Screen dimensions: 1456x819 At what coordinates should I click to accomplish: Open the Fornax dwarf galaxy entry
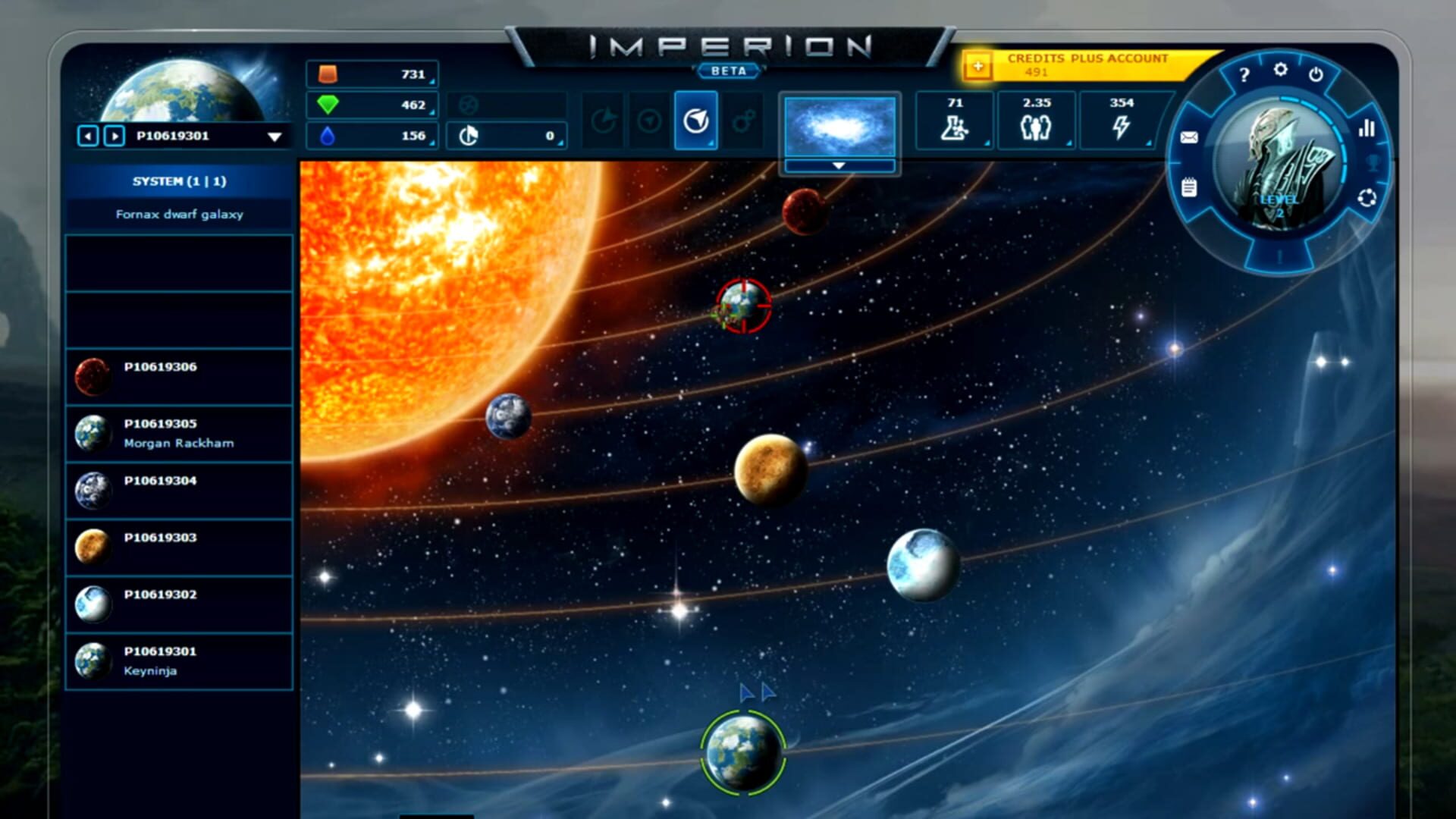[180, 215]
